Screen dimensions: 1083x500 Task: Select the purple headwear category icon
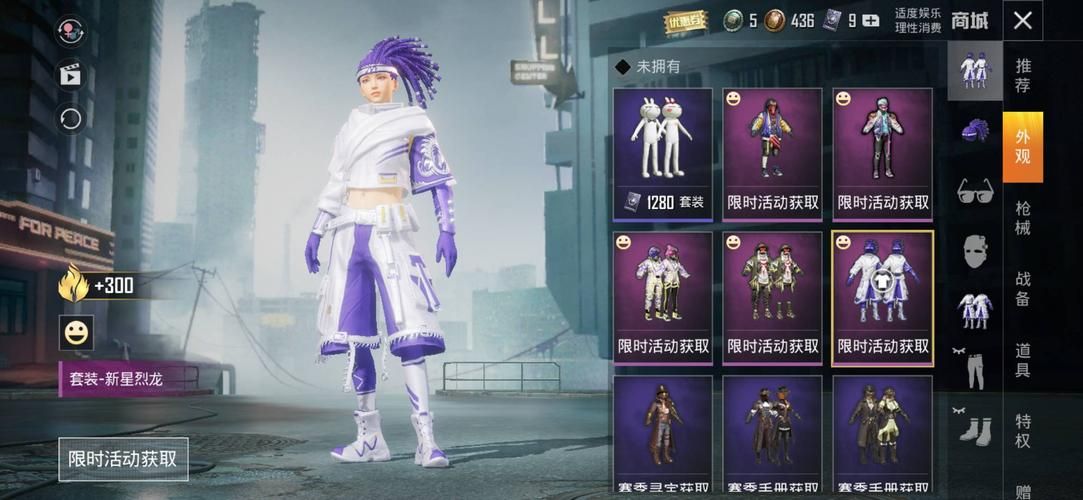pos(974,131)
